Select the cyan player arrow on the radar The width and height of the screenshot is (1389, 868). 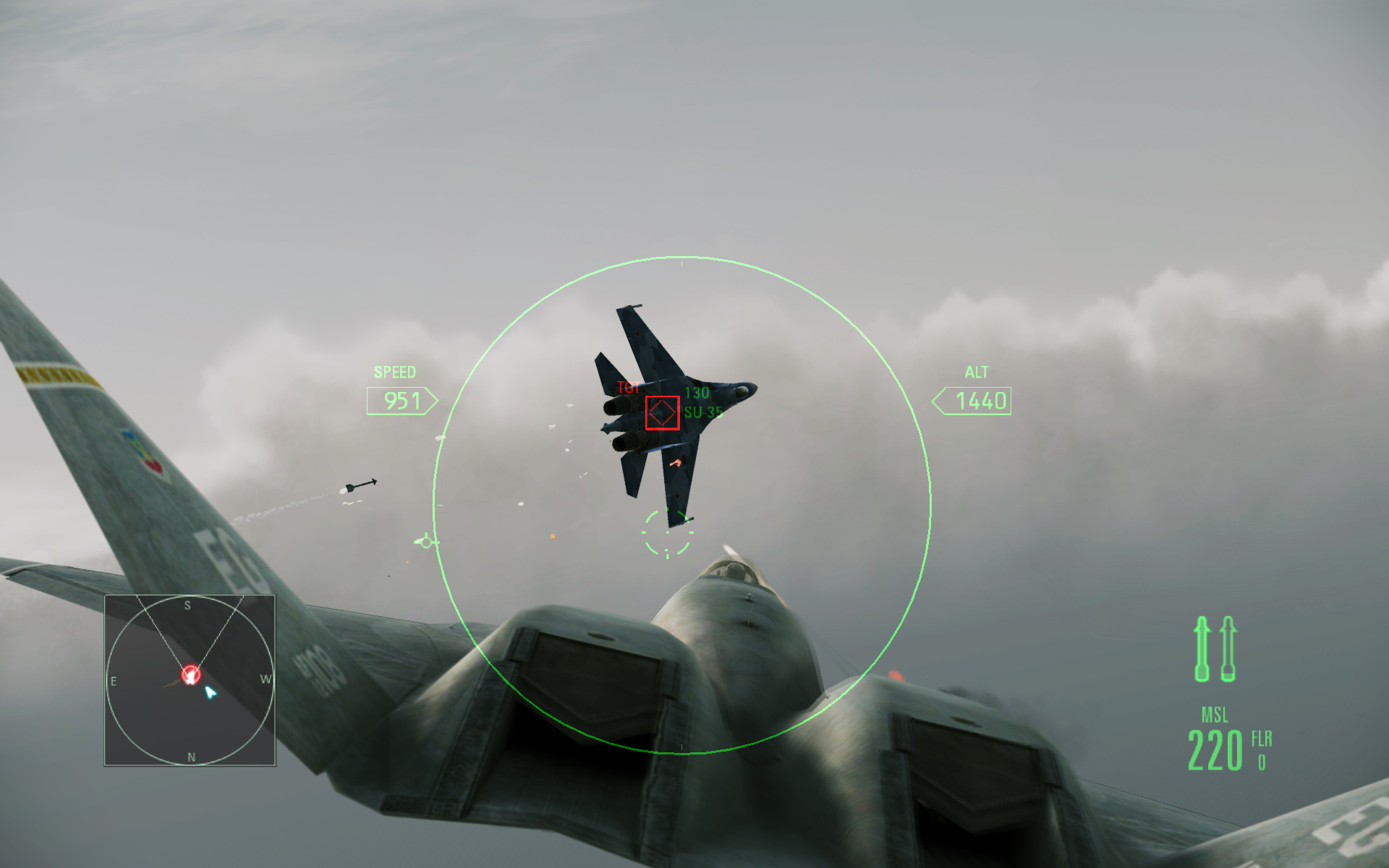(210, 691)
